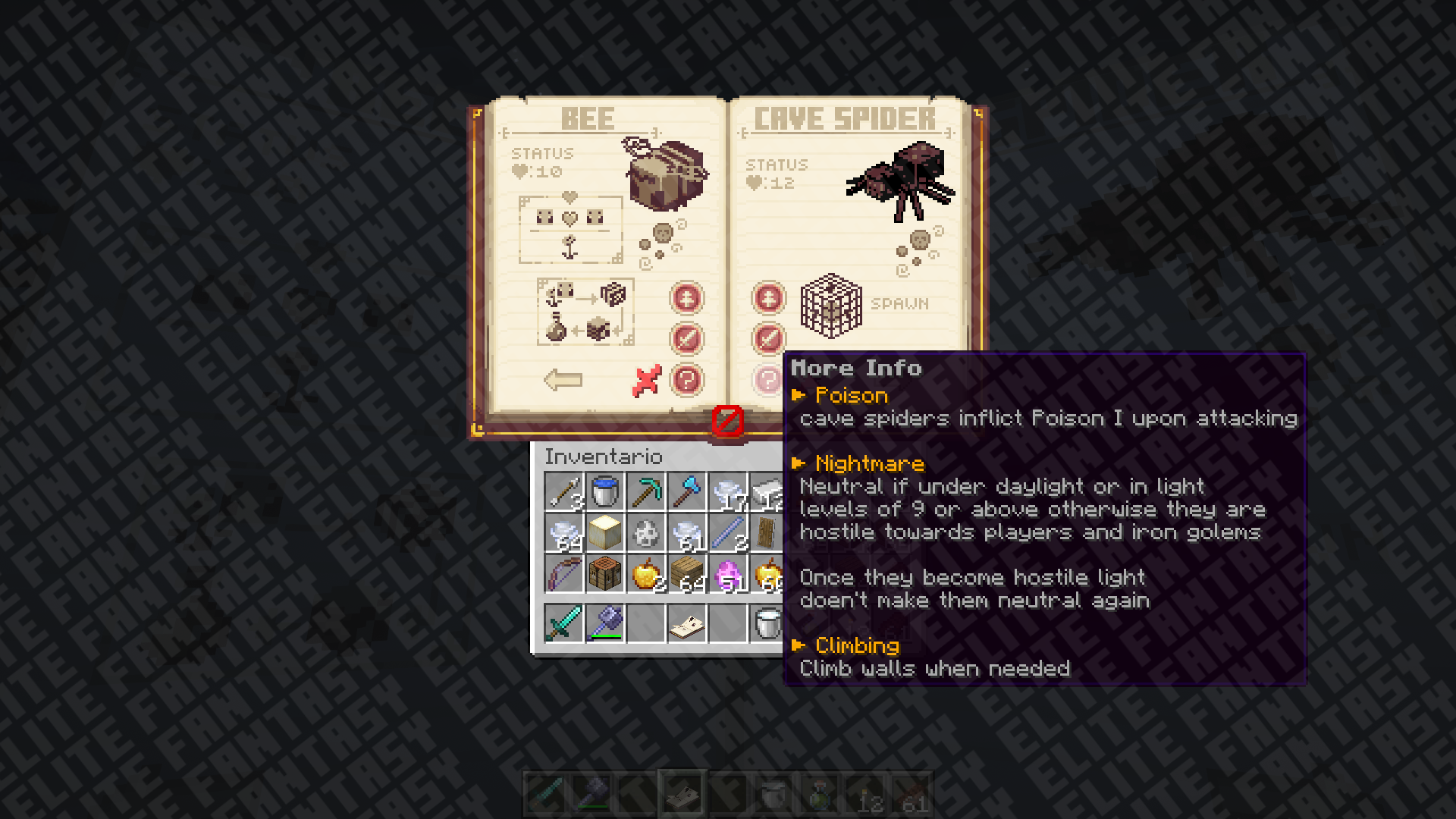Viewport: 1456px width, 819px height.
Task: Select the sword button on the Bee page
Action: click(686, 338)
